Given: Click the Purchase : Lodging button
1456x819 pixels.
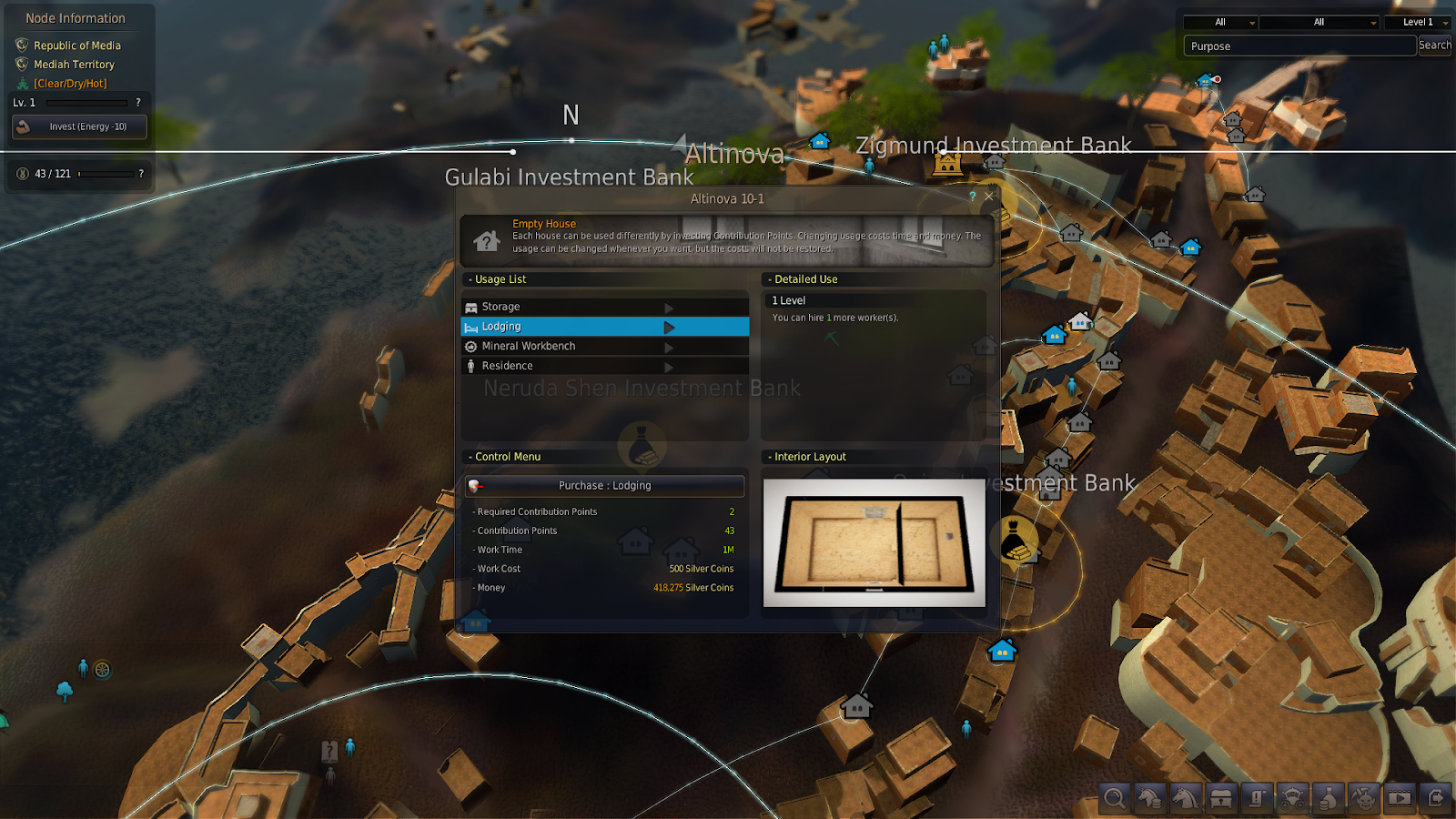Looking at the screenshot, I should pyautogui.click(x=604, y=486).
